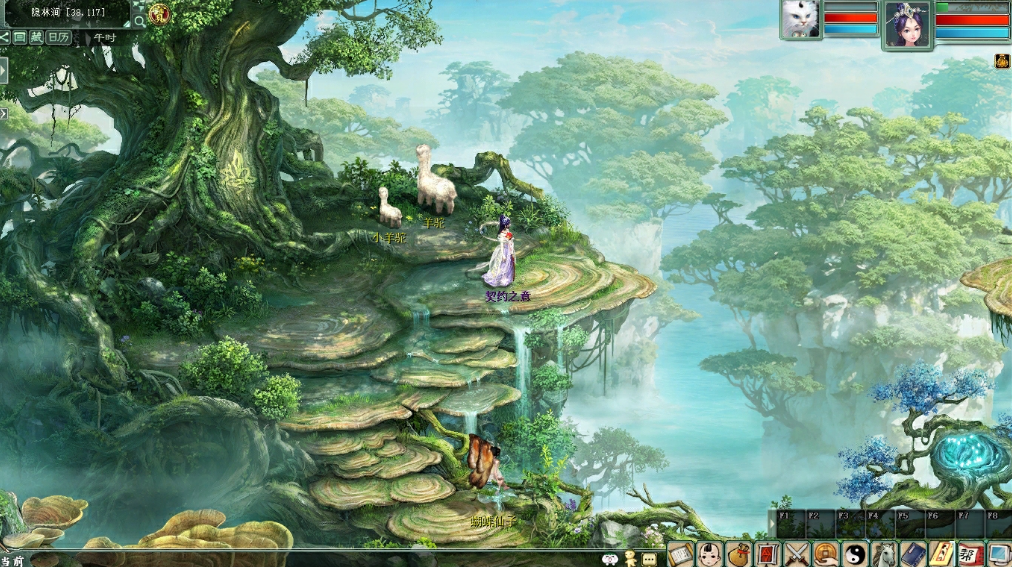Image resolution: width=1012 pixels, height=567 pixels.
Task: Click the share icon under the map name
Action: (x=5, y=37)
